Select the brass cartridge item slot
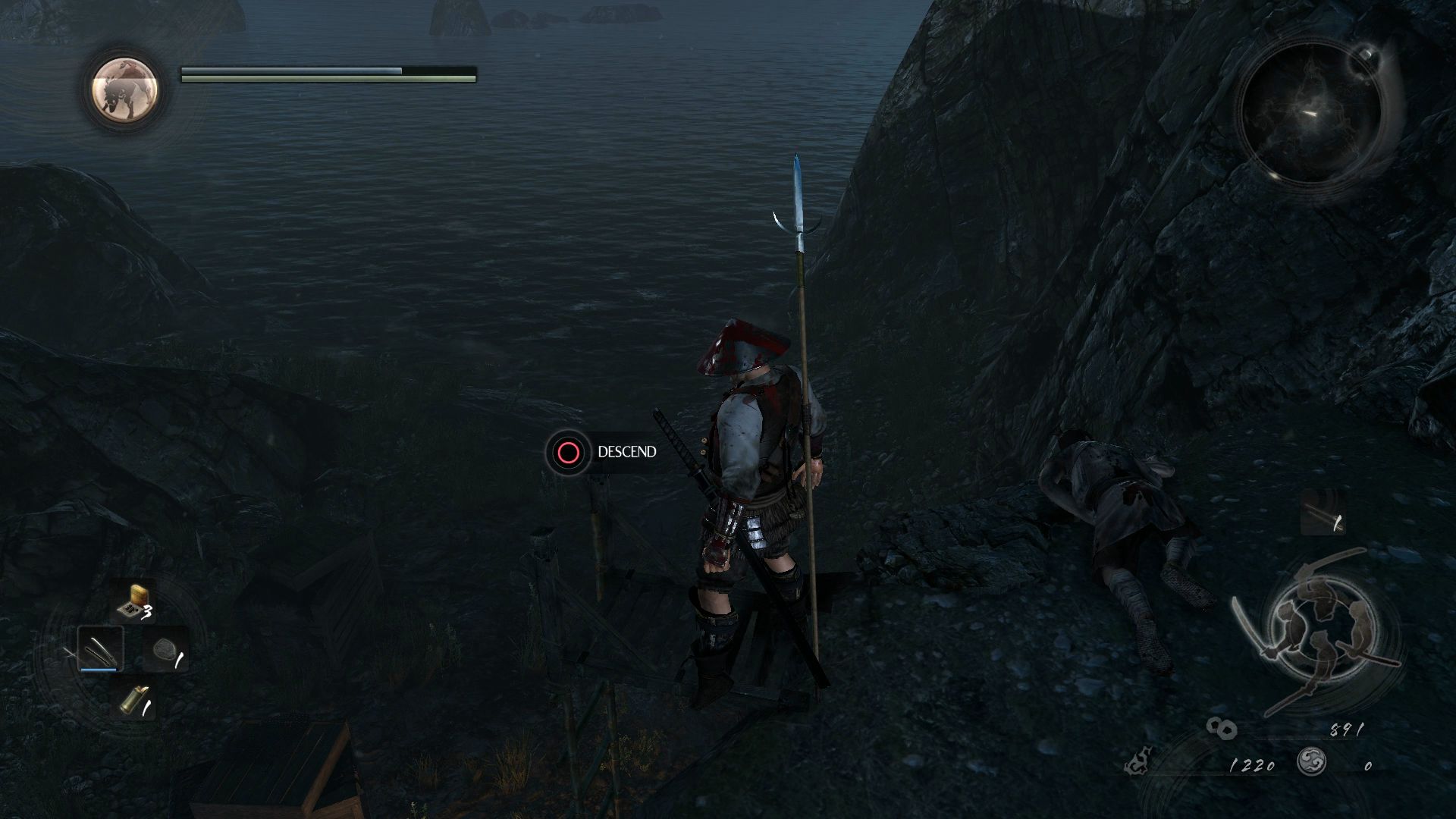This screenshot has width=1456, height=819. tap(133, 701)
